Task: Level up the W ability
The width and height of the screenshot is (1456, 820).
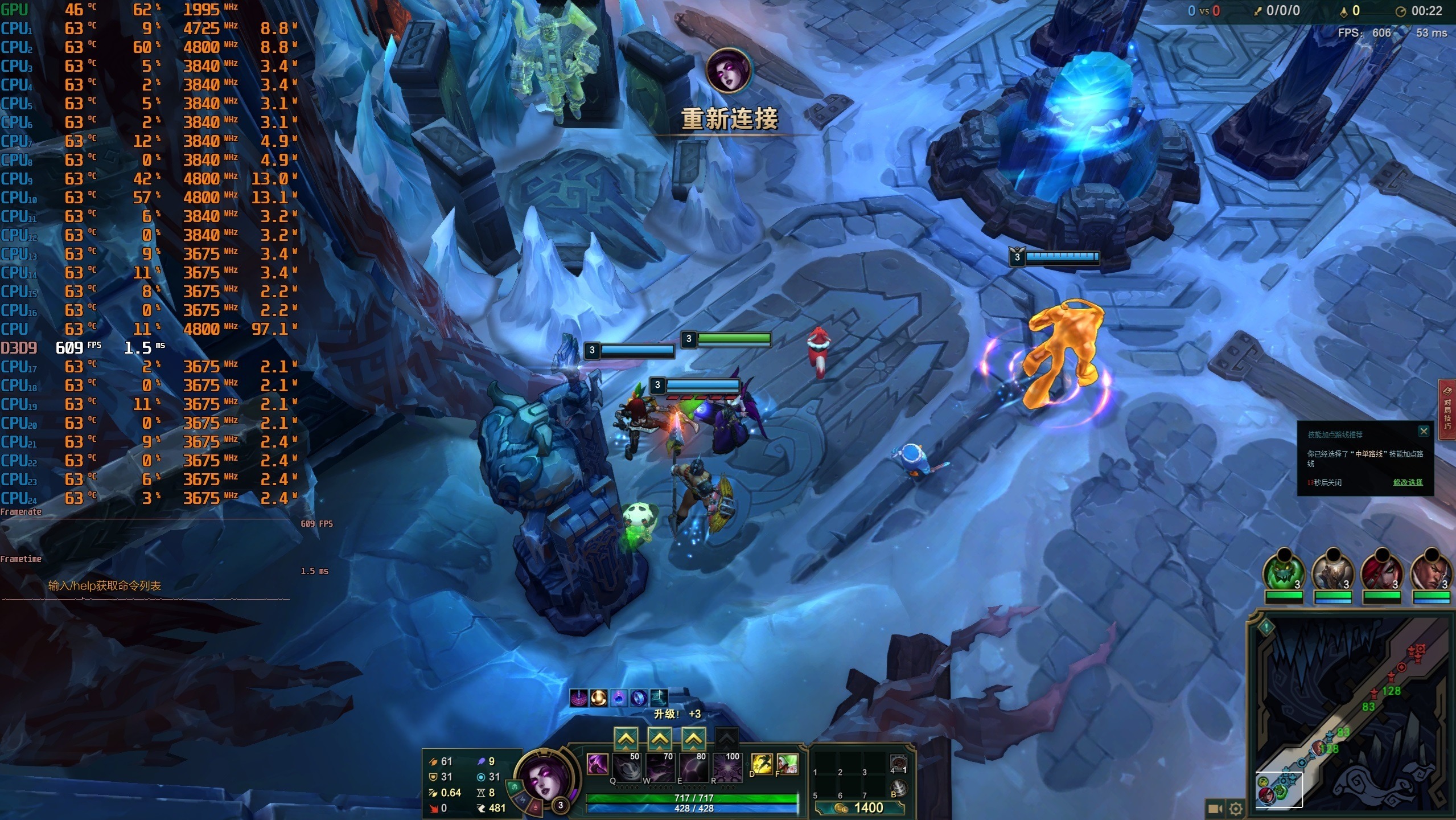Action: point(660,739)
